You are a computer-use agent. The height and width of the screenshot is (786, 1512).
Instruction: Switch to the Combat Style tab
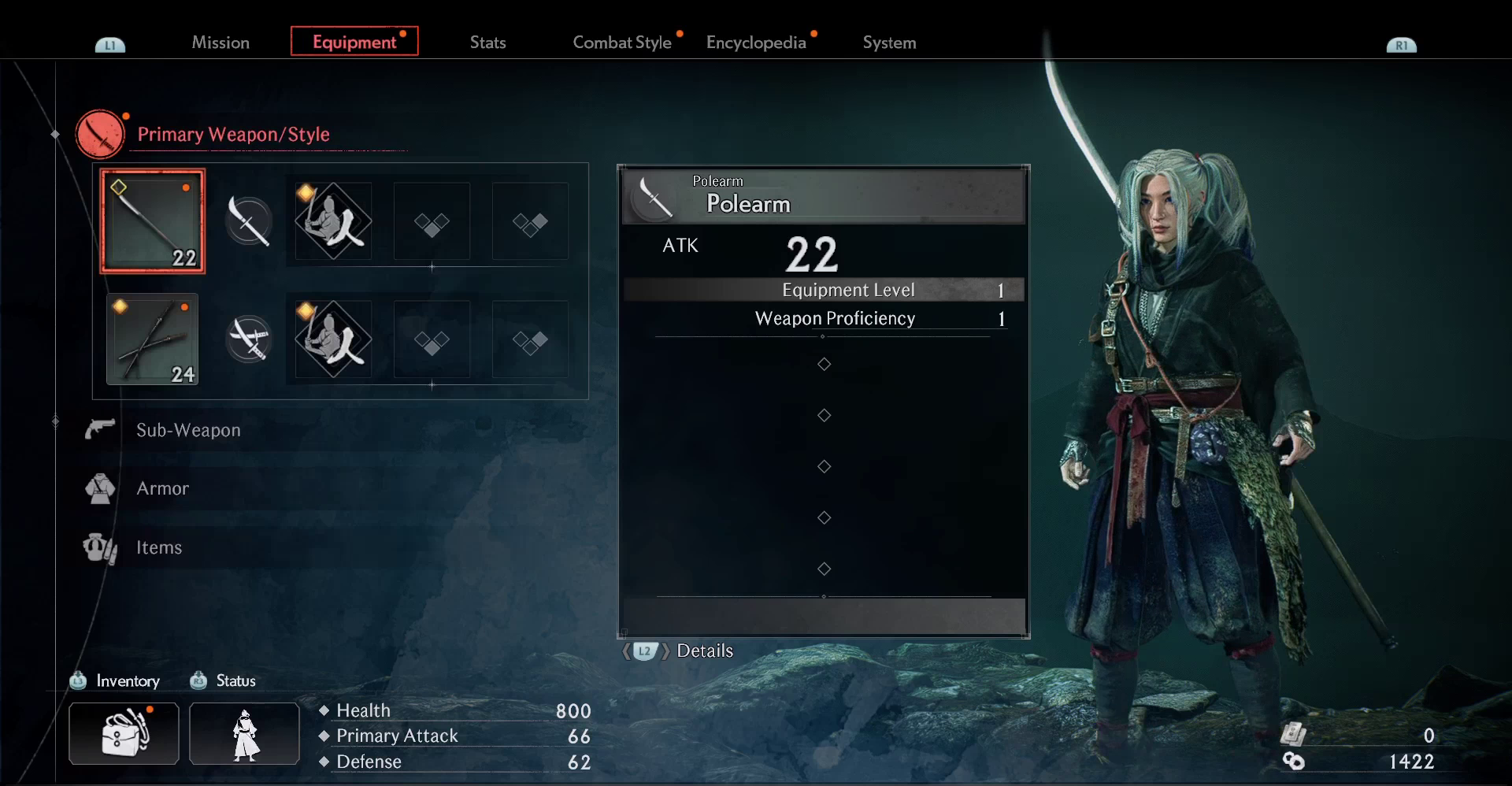click(x=622, y=43)
